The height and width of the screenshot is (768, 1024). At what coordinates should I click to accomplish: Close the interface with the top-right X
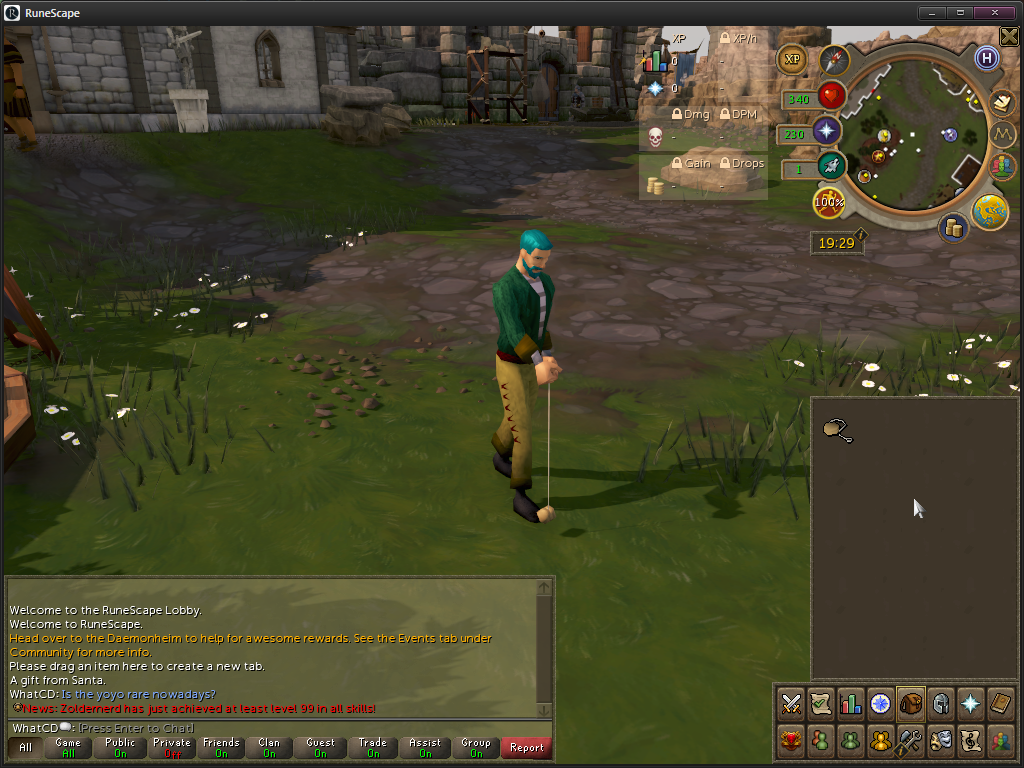coord(1009,37)
